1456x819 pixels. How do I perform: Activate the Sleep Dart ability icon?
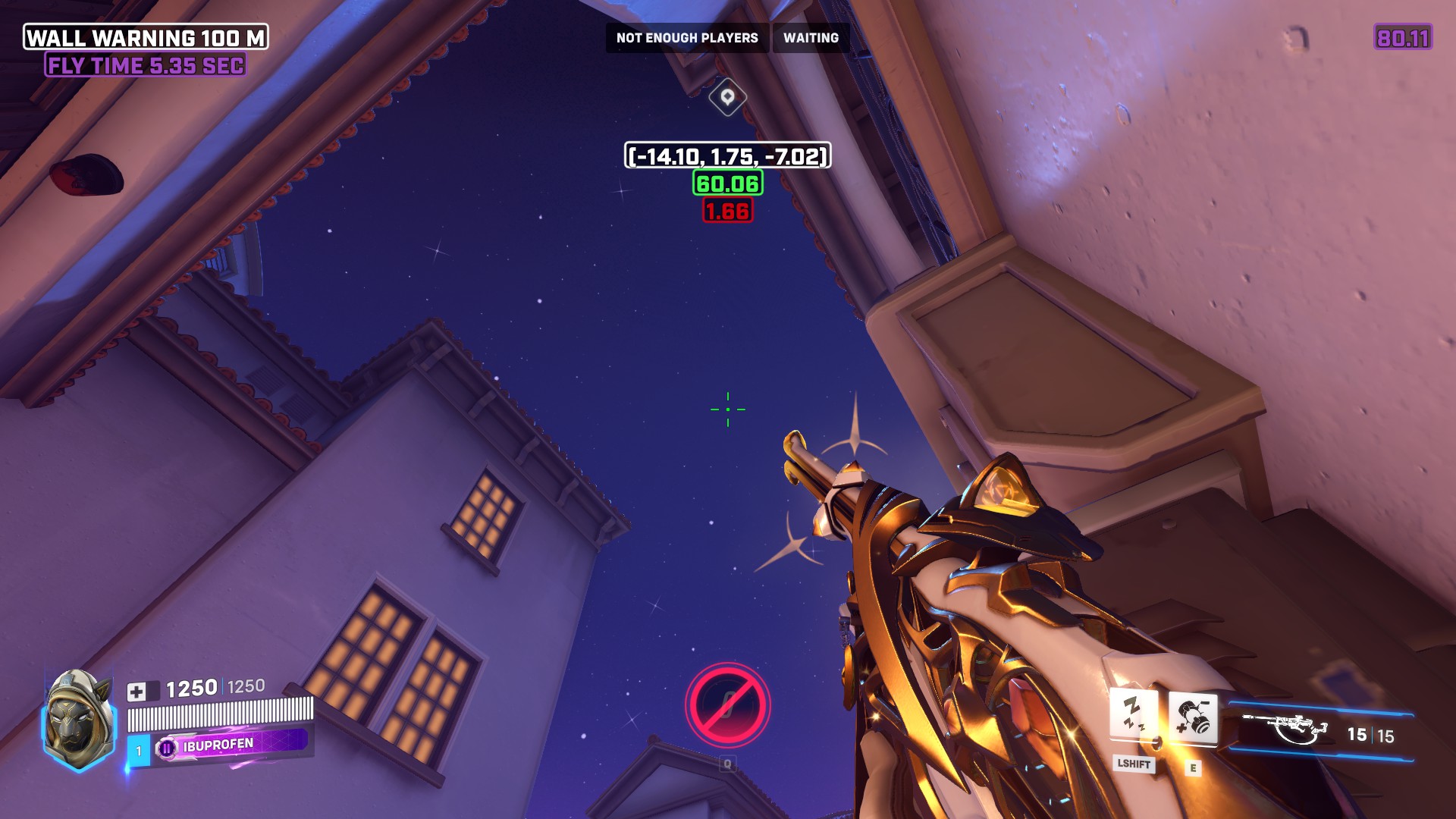pos(1133,714)
